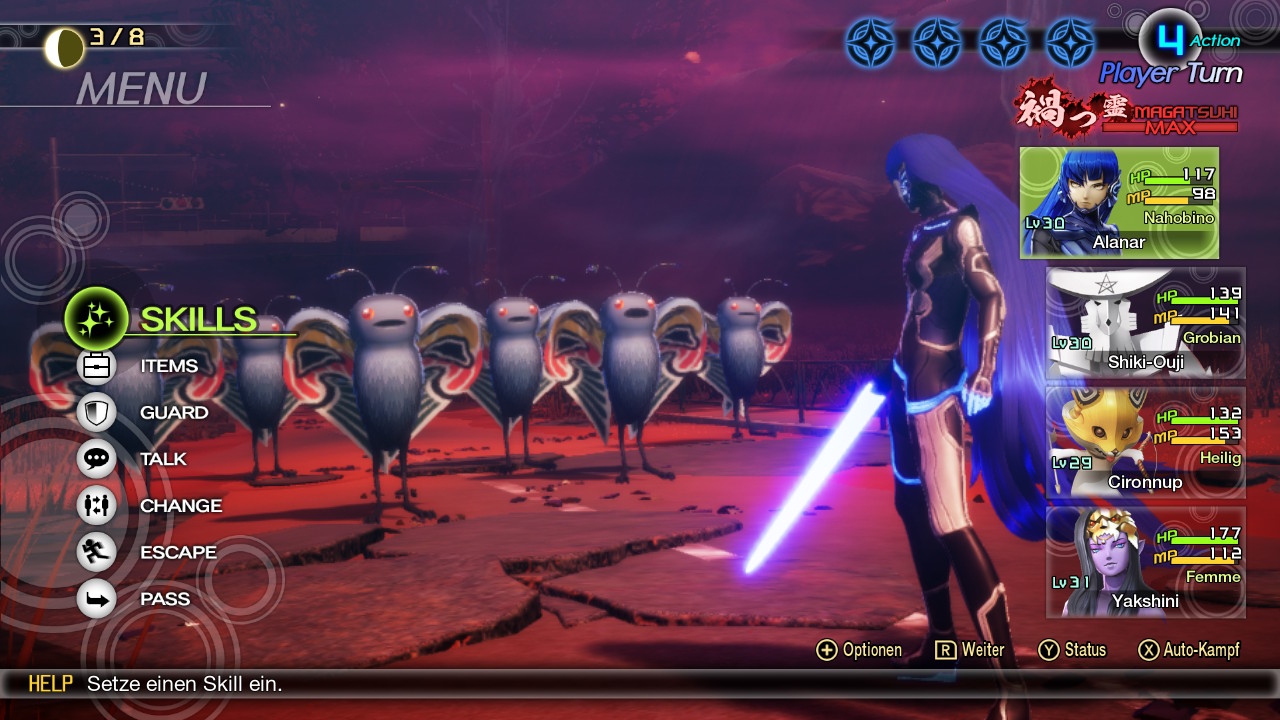The image size is (1280, 720).
Task: Activate the Magatsuhi MAX gauge
Action: coord(1127,111)
